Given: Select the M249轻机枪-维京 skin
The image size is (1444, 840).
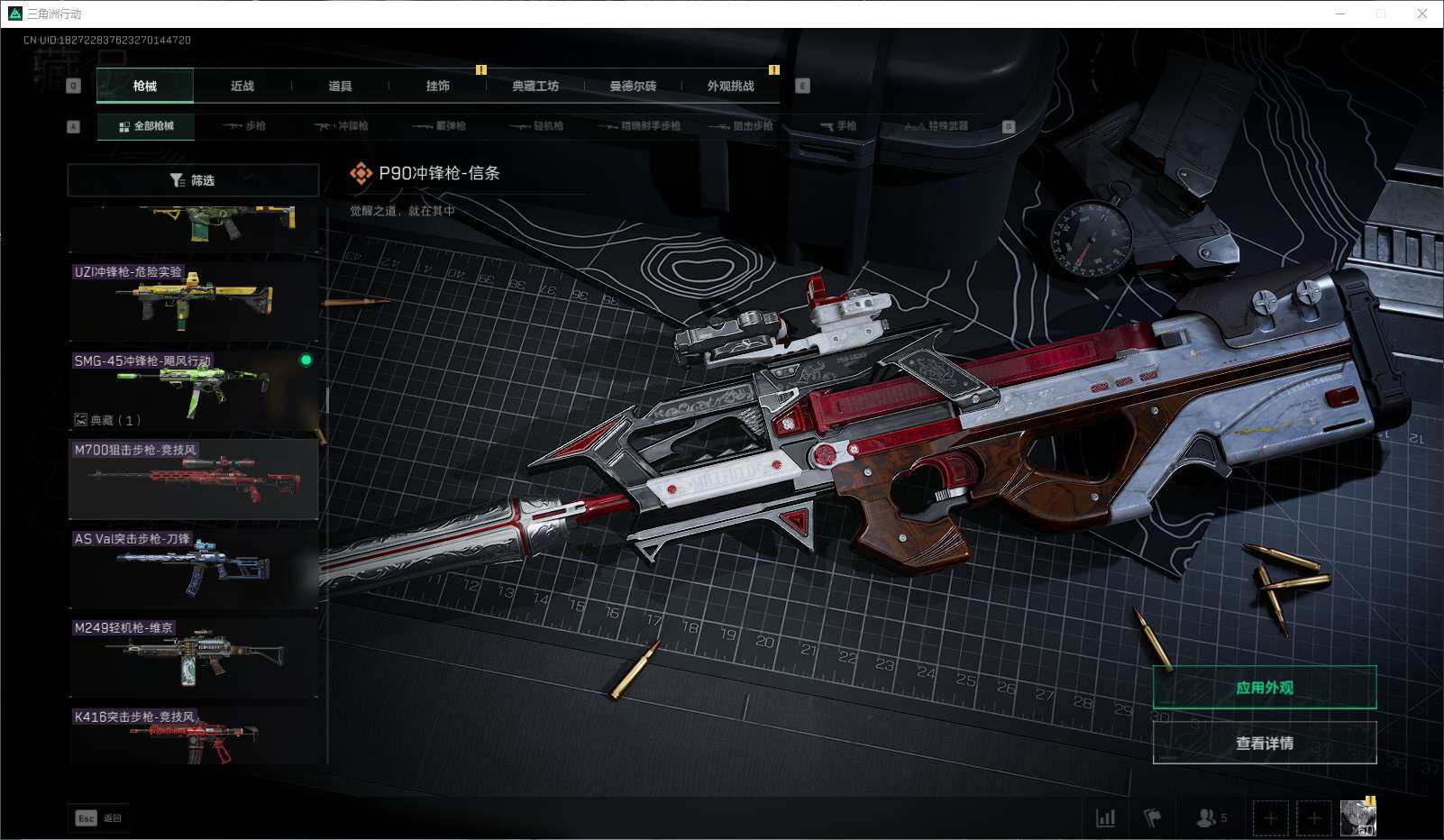Looking at the screenshot, I should (x=194, y=657).
